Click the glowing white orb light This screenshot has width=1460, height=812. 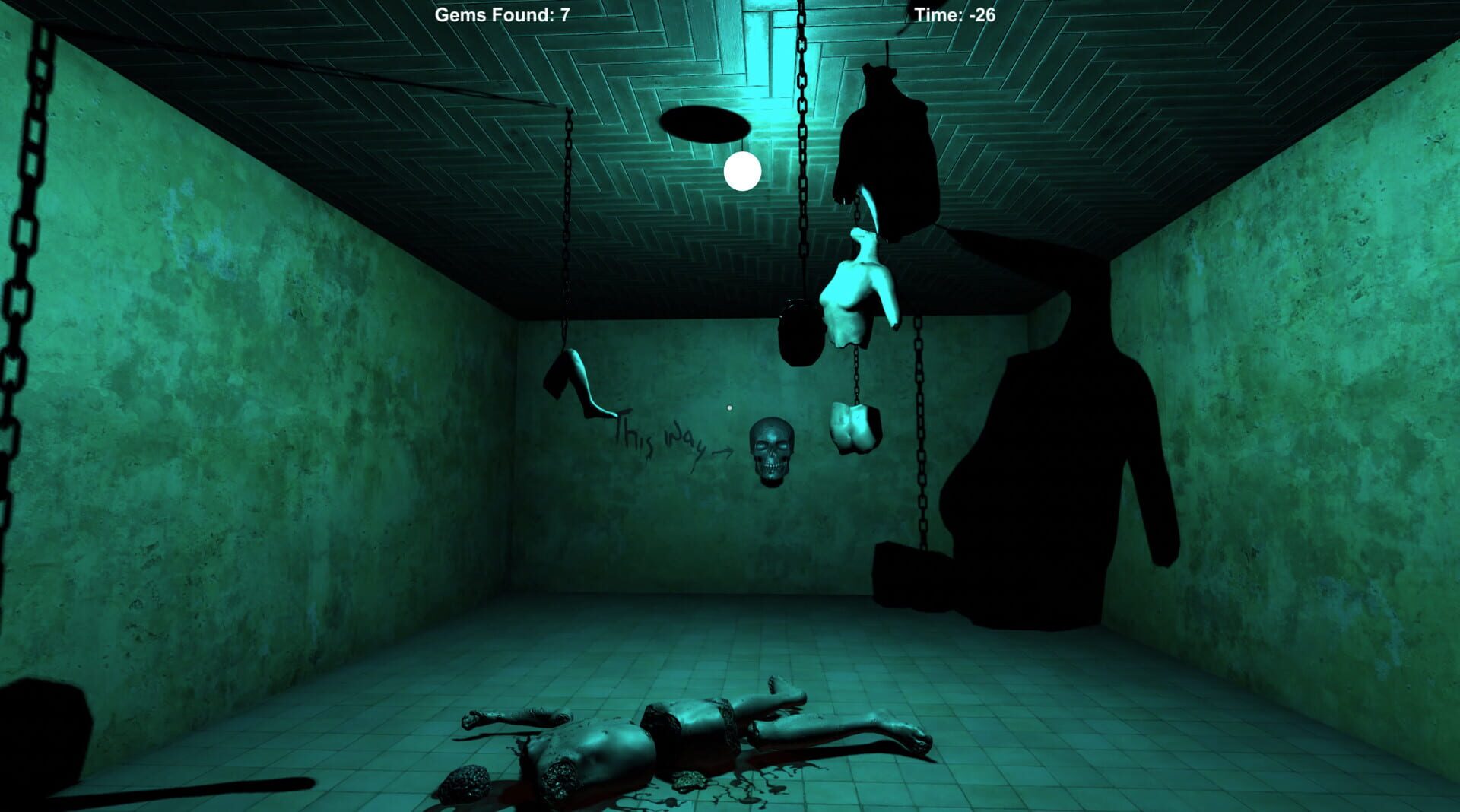coord(741,173)
